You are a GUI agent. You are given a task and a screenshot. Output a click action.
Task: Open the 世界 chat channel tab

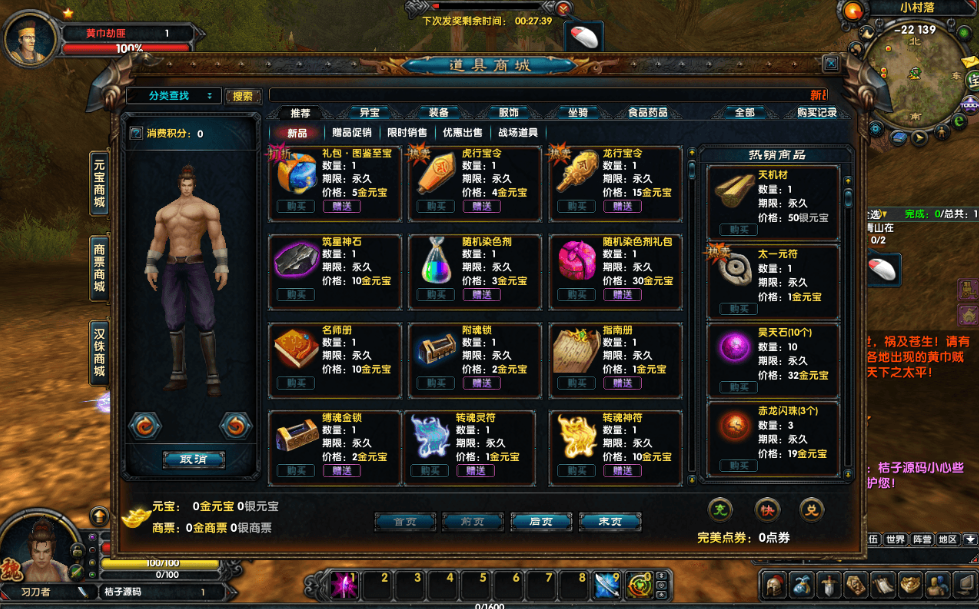click(895, 539)
